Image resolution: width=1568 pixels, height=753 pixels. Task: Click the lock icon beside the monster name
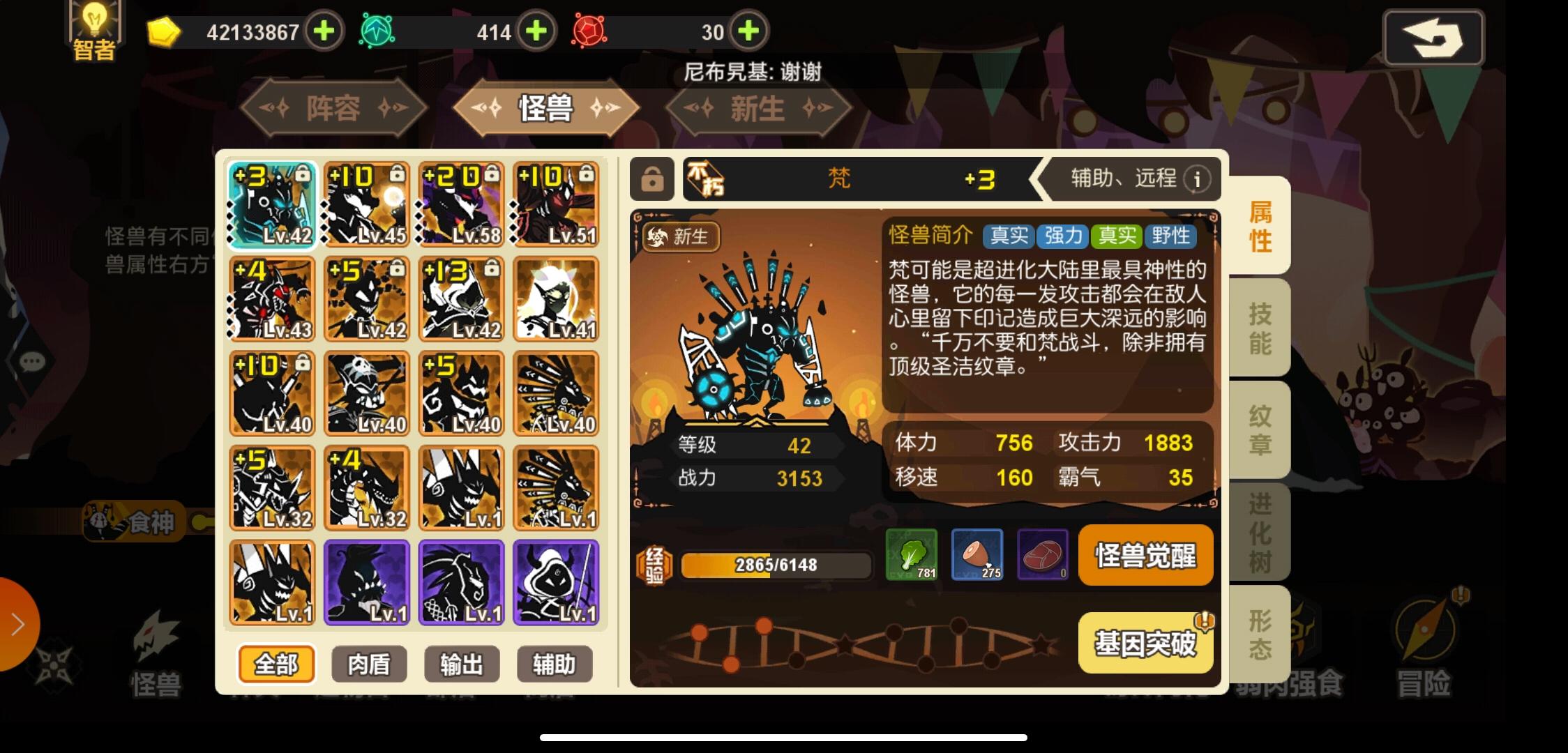652,179
